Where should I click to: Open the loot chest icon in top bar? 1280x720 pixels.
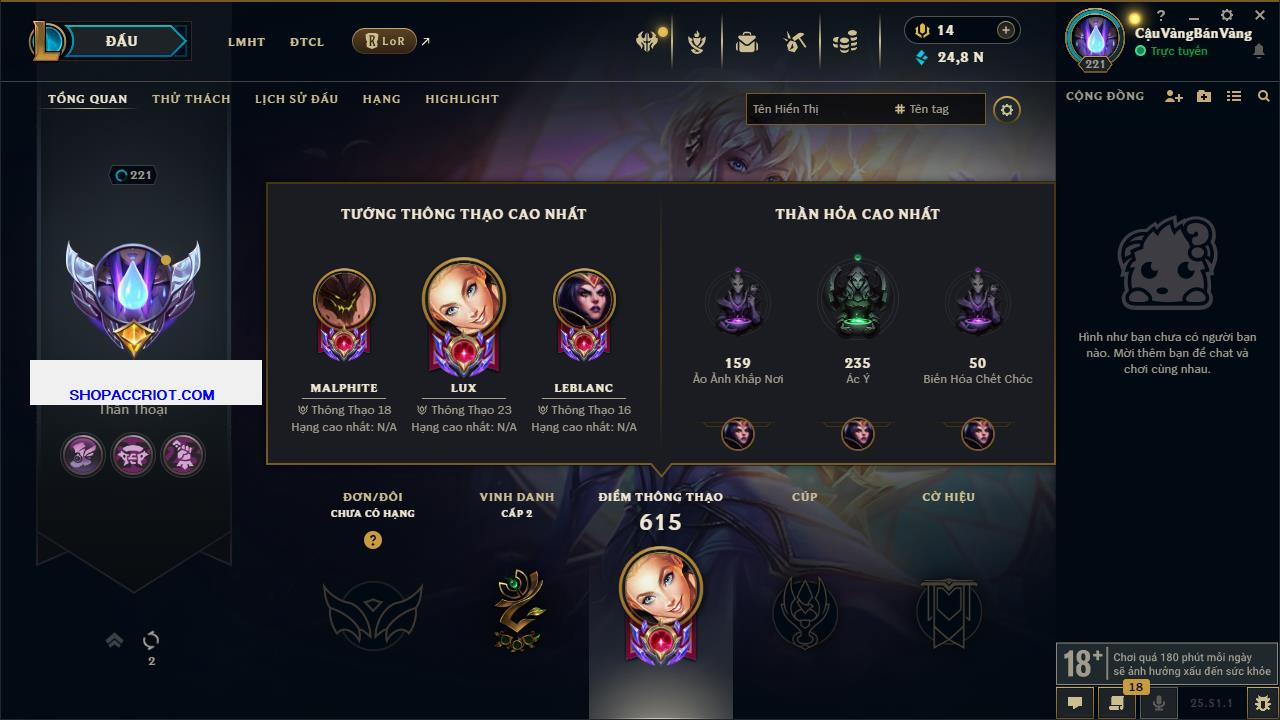pos(746,42)
